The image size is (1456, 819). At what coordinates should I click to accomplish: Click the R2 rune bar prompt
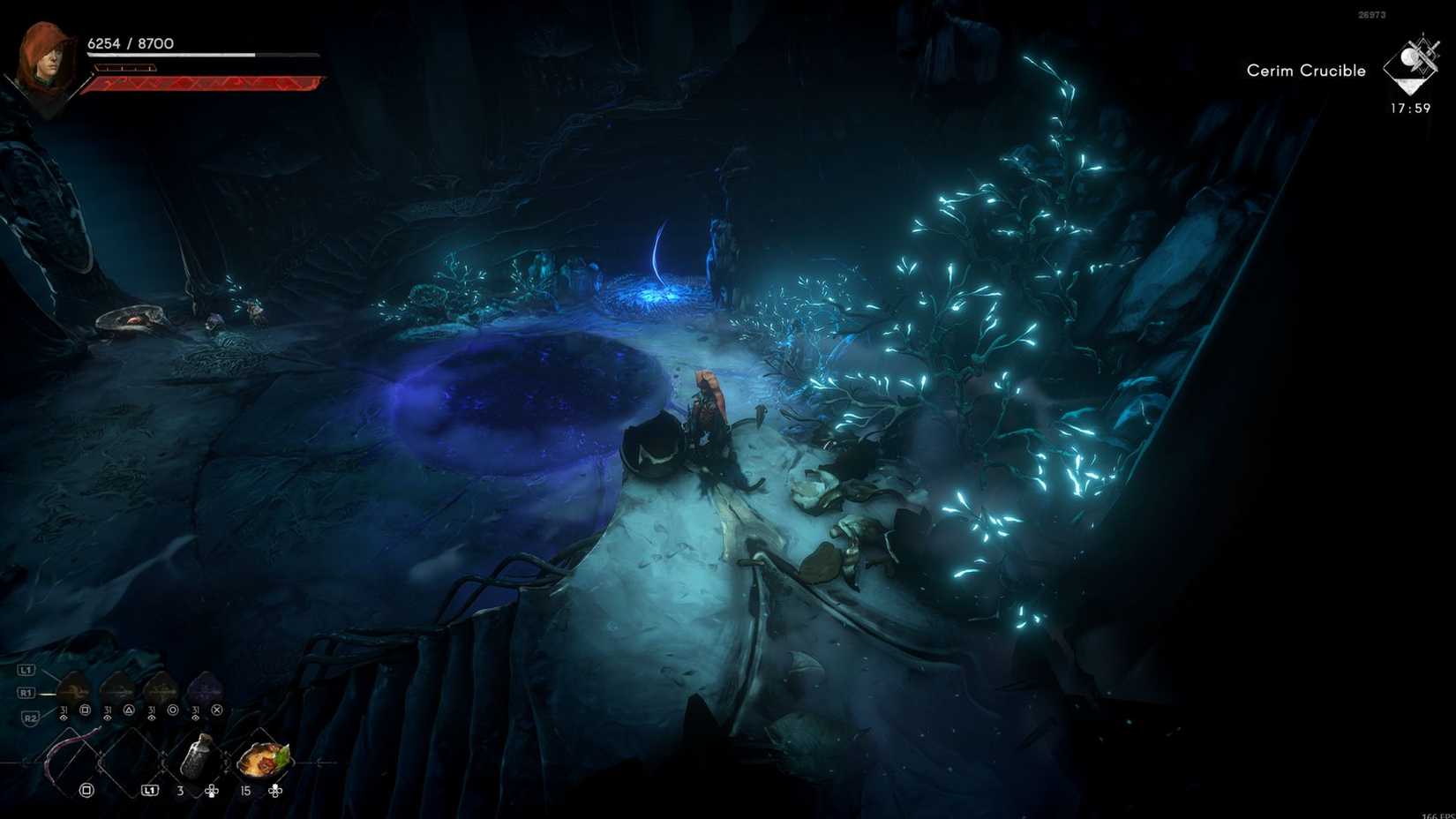(32, 718)
